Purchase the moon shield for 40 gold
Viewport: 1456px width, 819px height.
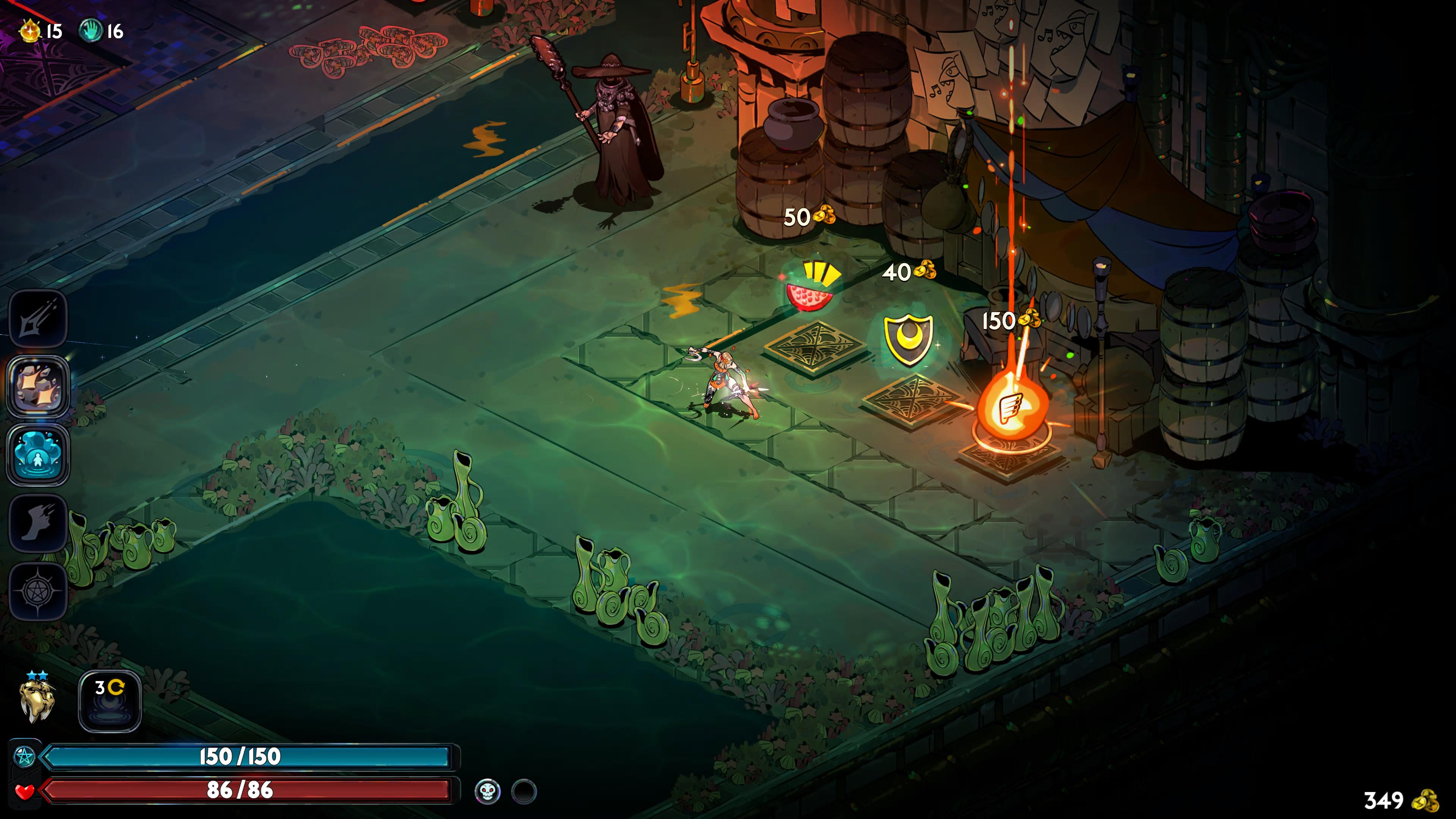908,339
